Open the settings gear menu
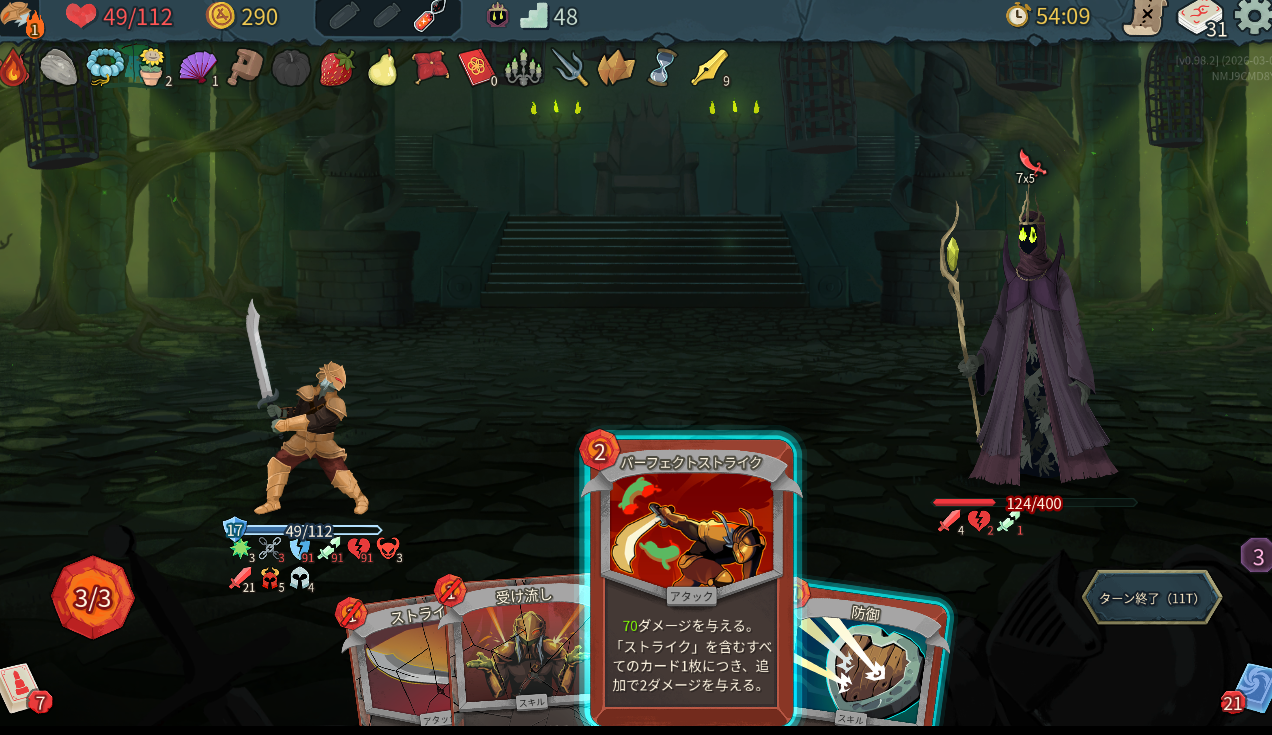This screenshot has width=1272, height=735. pos(1252,16)
